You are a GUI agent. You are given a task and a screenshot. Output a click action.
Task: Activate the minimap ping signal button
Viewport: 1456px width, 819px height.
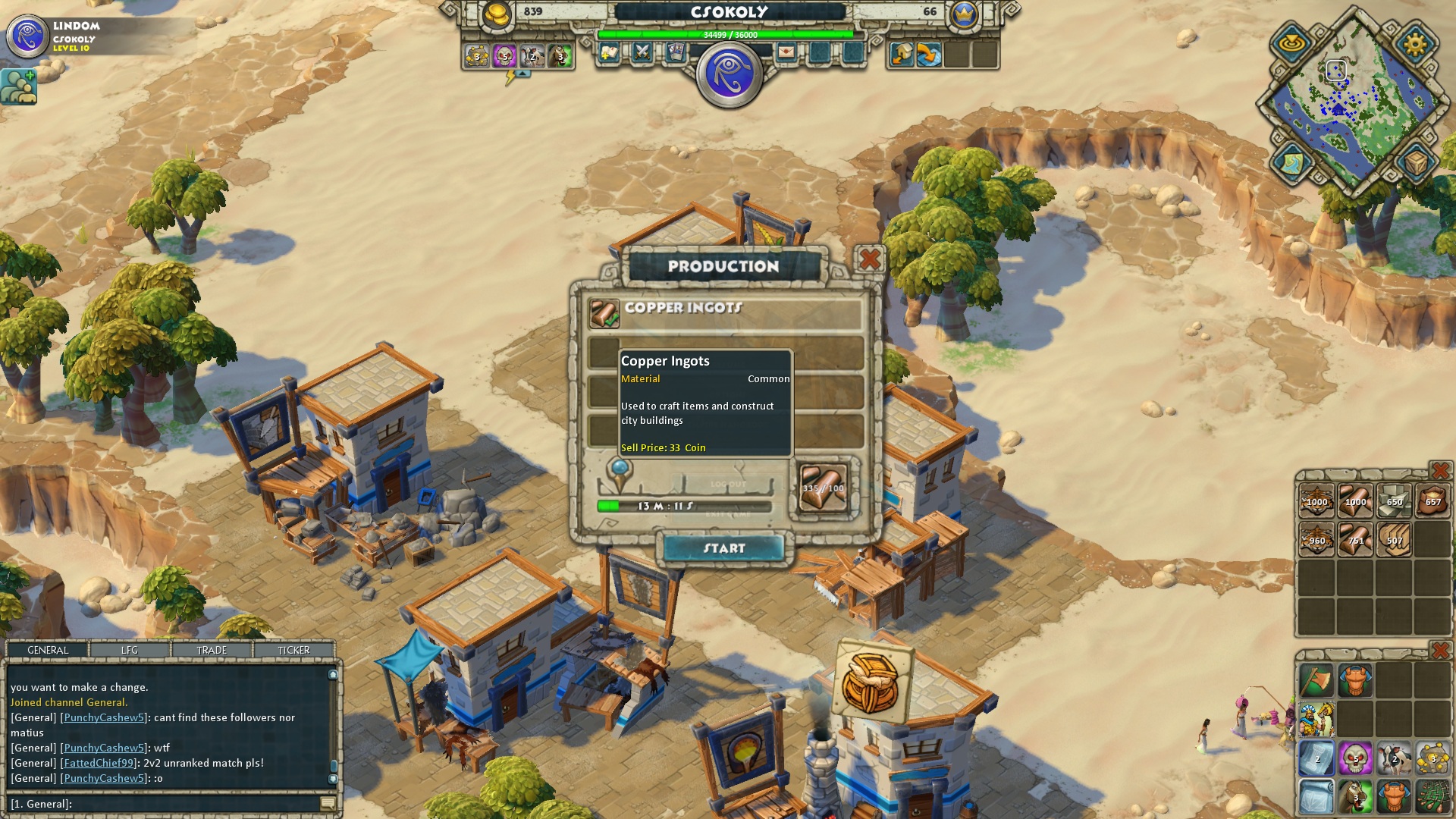tap(1291, 43)
